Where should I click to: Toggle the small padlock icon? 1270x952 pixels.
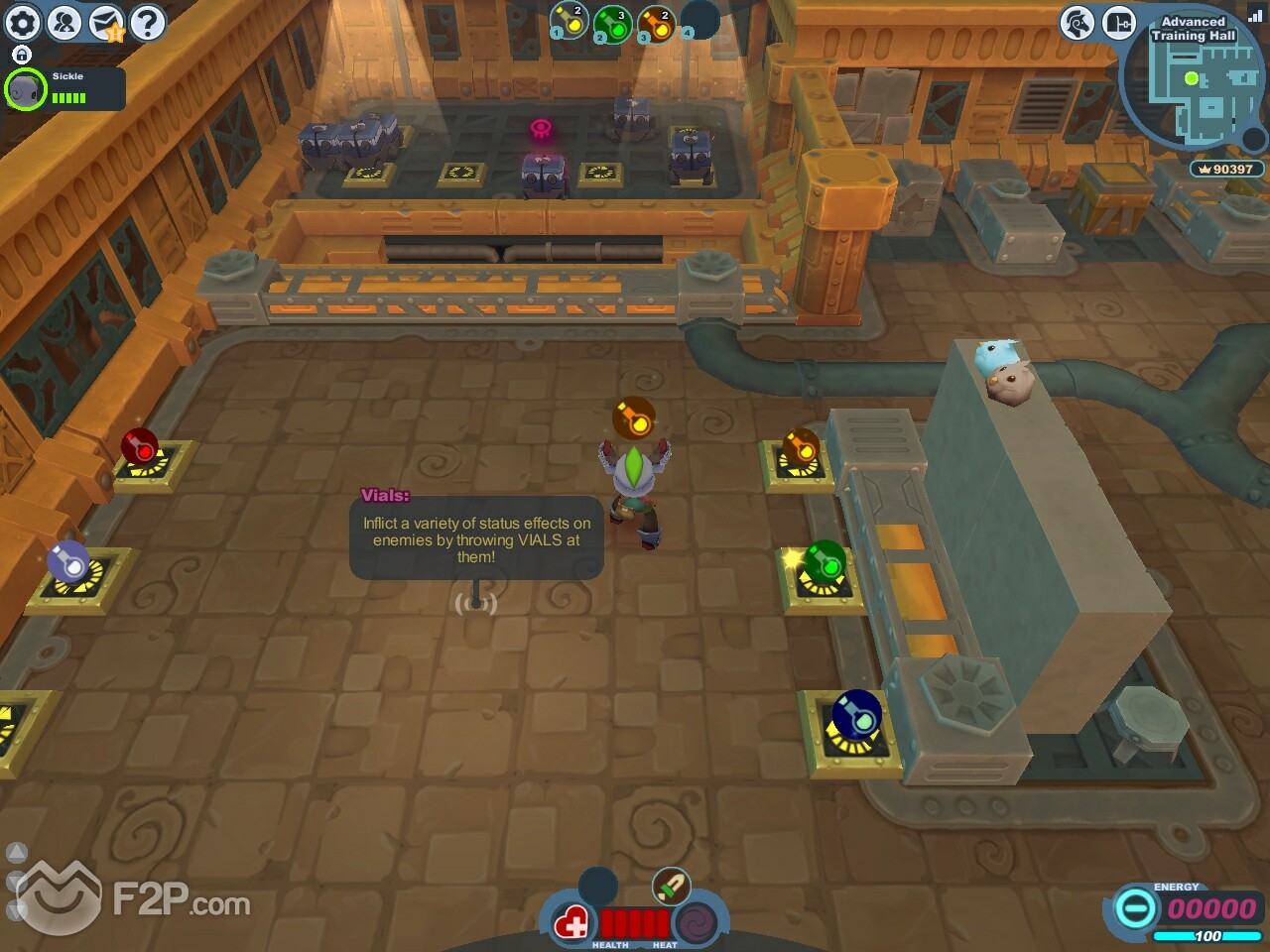pyautogui.click(x=22, y=55)
